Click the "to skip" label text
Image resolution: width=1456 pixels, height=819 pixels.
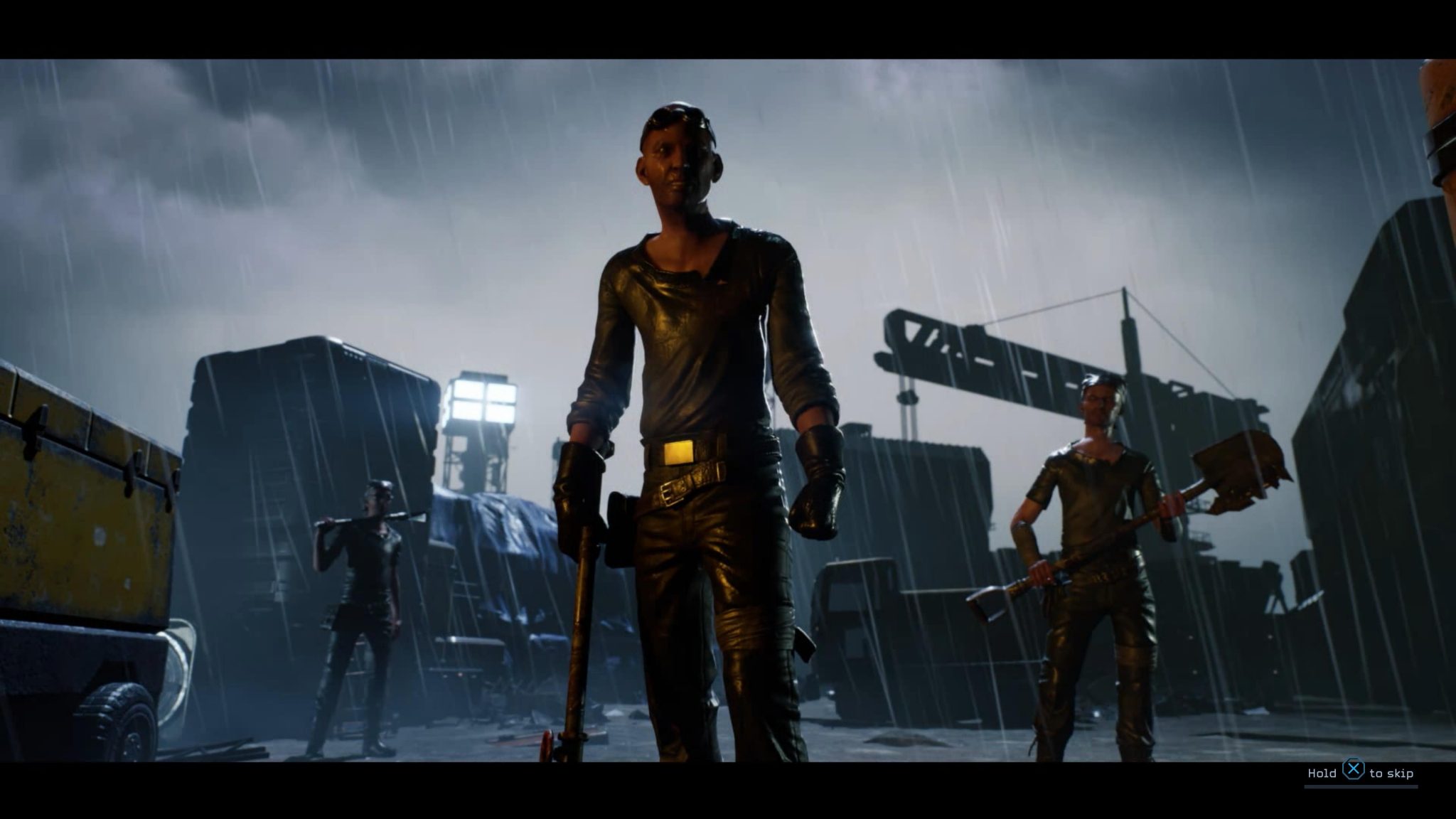click(1392, 773)
